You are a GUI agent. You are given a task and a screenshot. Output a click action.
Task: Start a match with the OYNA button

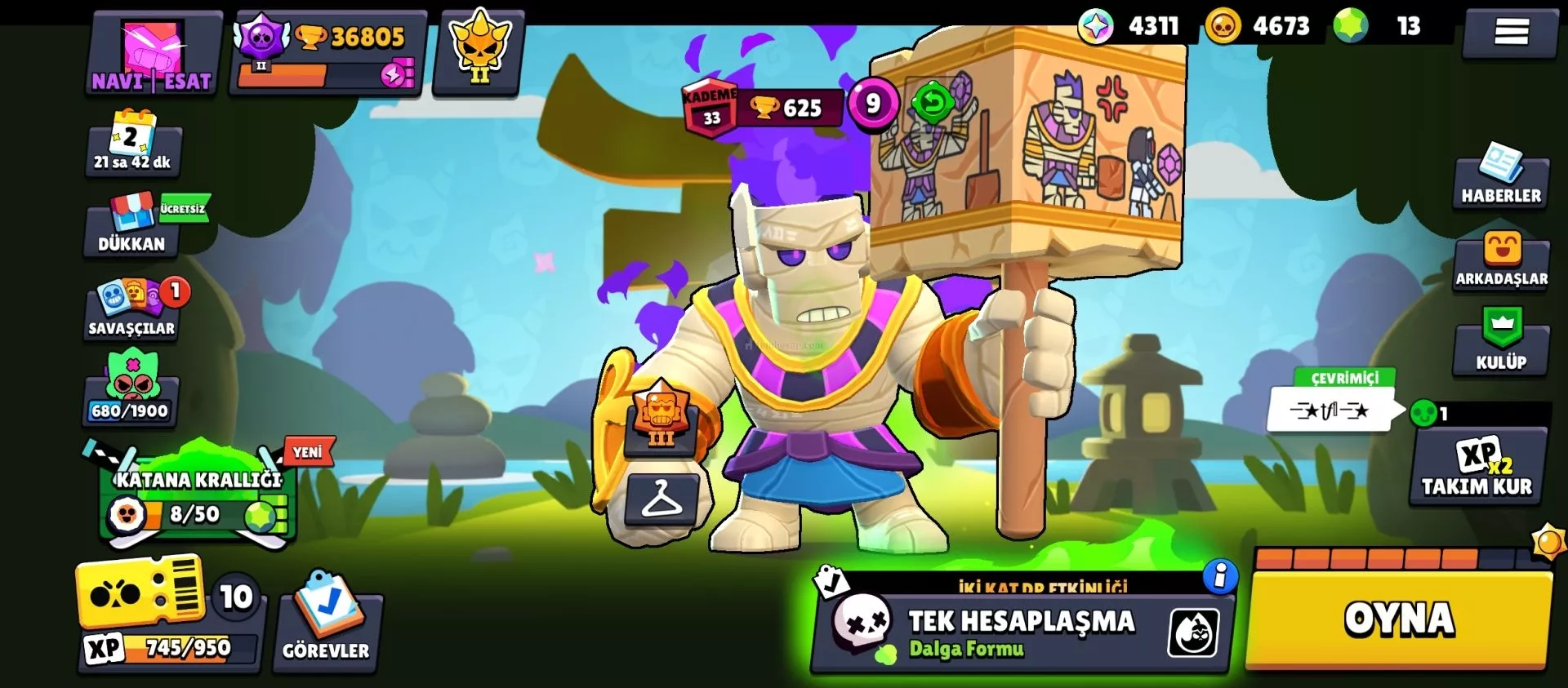click(x=1399, y=619)
